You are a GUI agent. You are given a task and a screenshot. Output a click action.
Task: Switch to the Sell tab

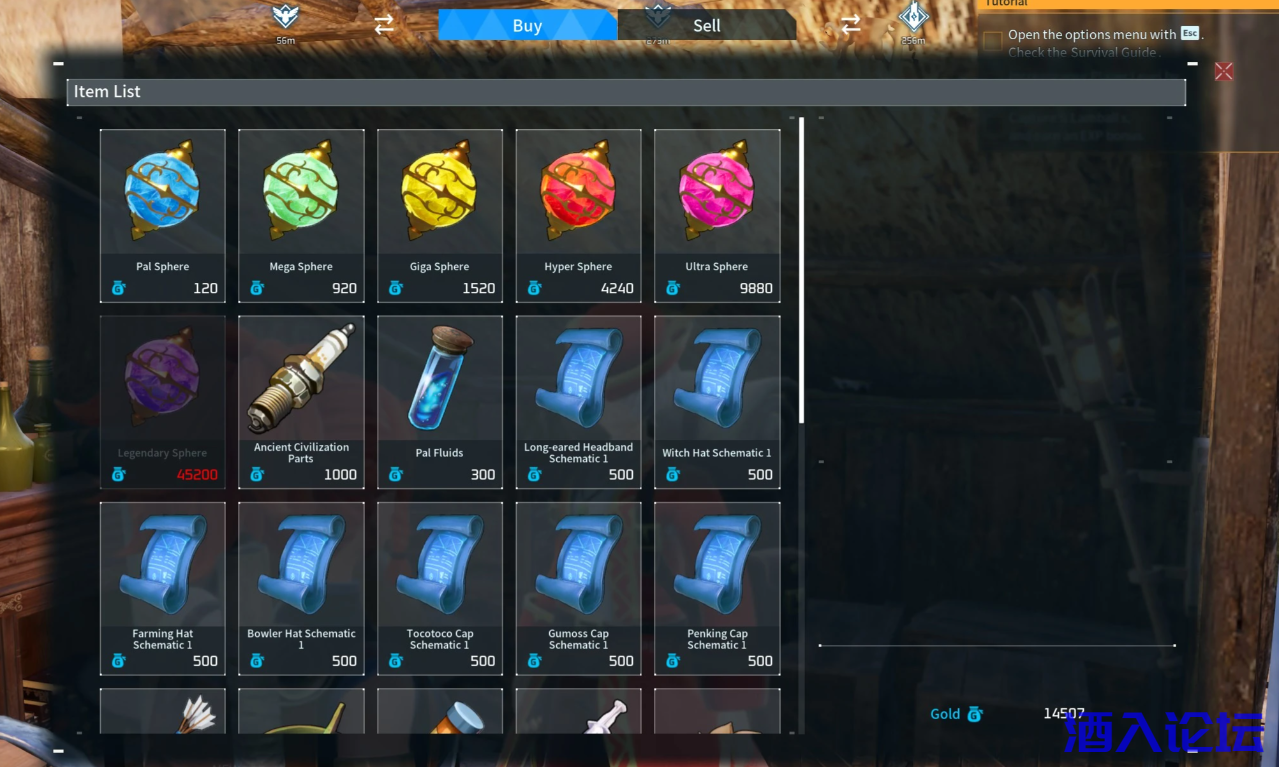click(706, 26)
